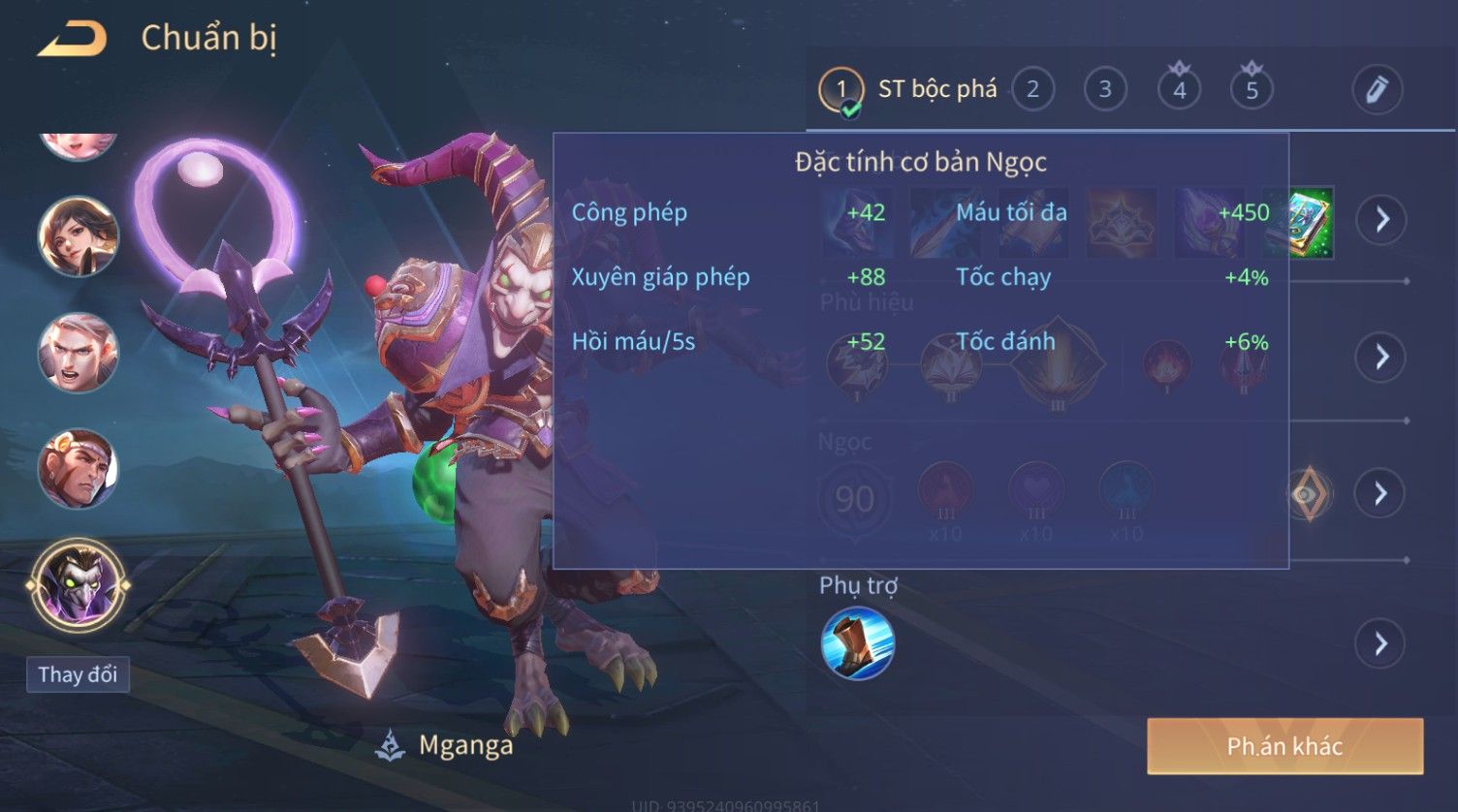Choose the headband warrior hero portrait

point(78,469)
